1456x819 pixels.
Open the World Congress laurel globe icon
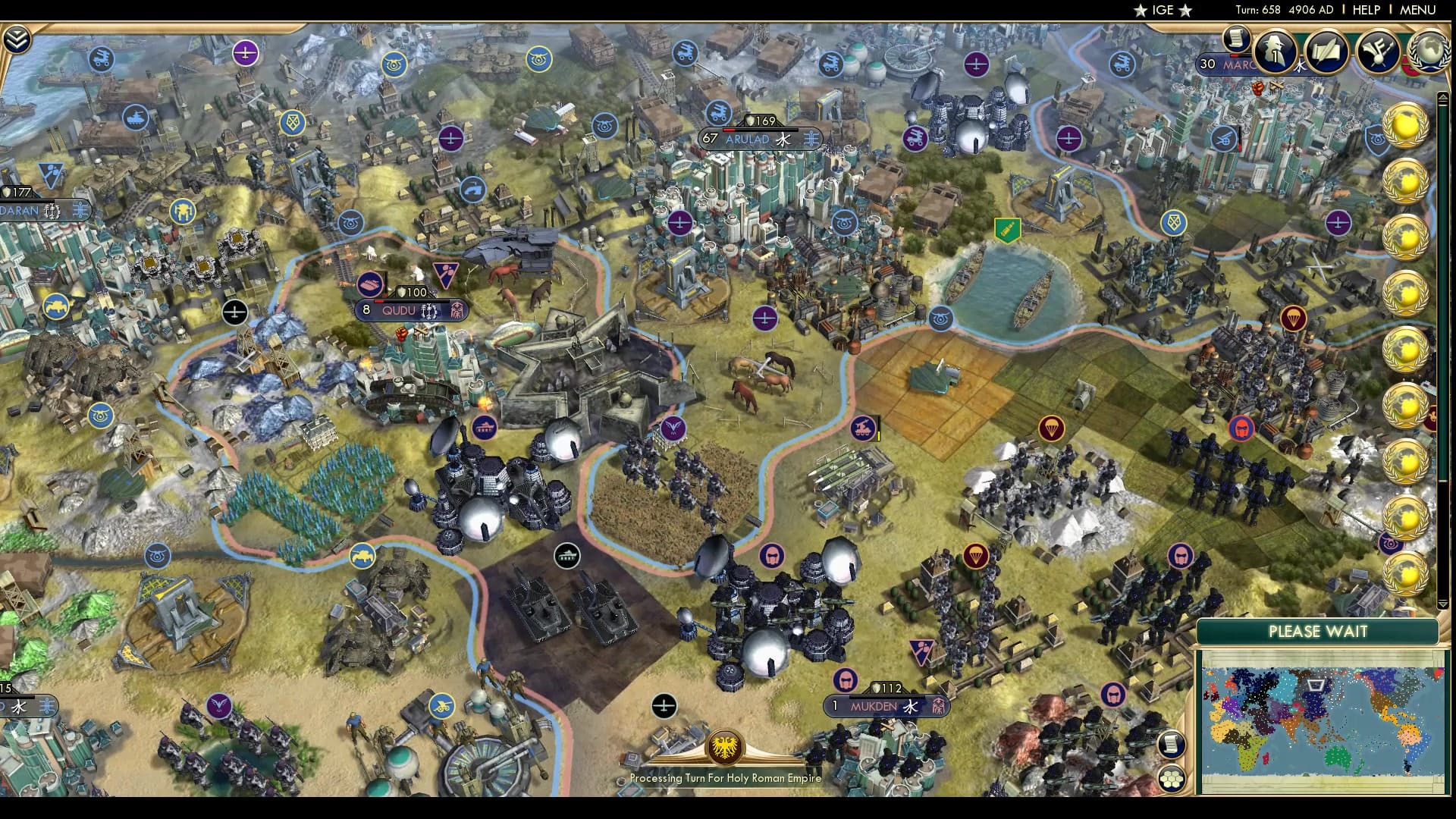point(1429,52)
